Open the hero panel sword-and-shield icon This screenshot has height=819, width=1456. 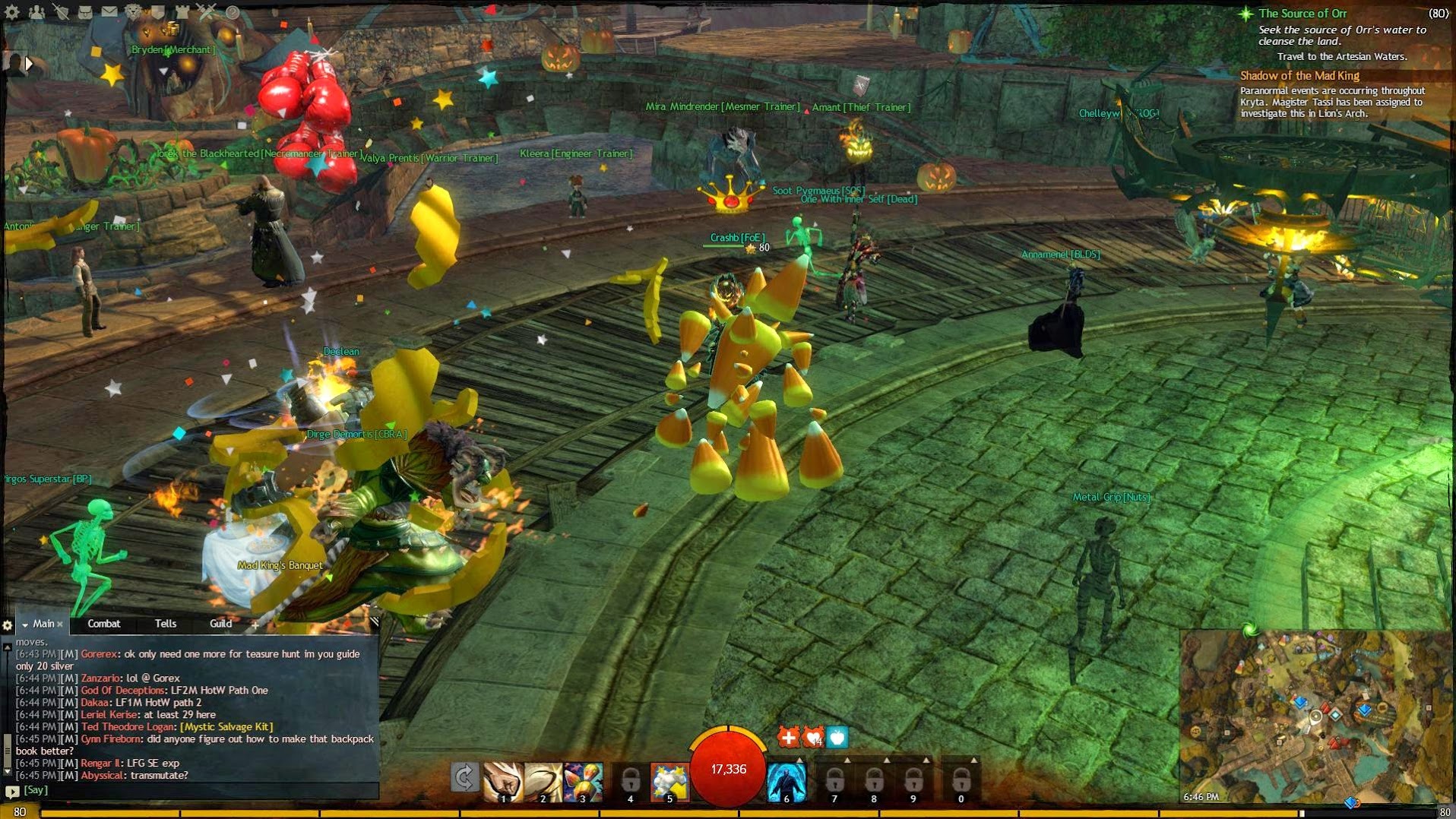tap(61, 11)
